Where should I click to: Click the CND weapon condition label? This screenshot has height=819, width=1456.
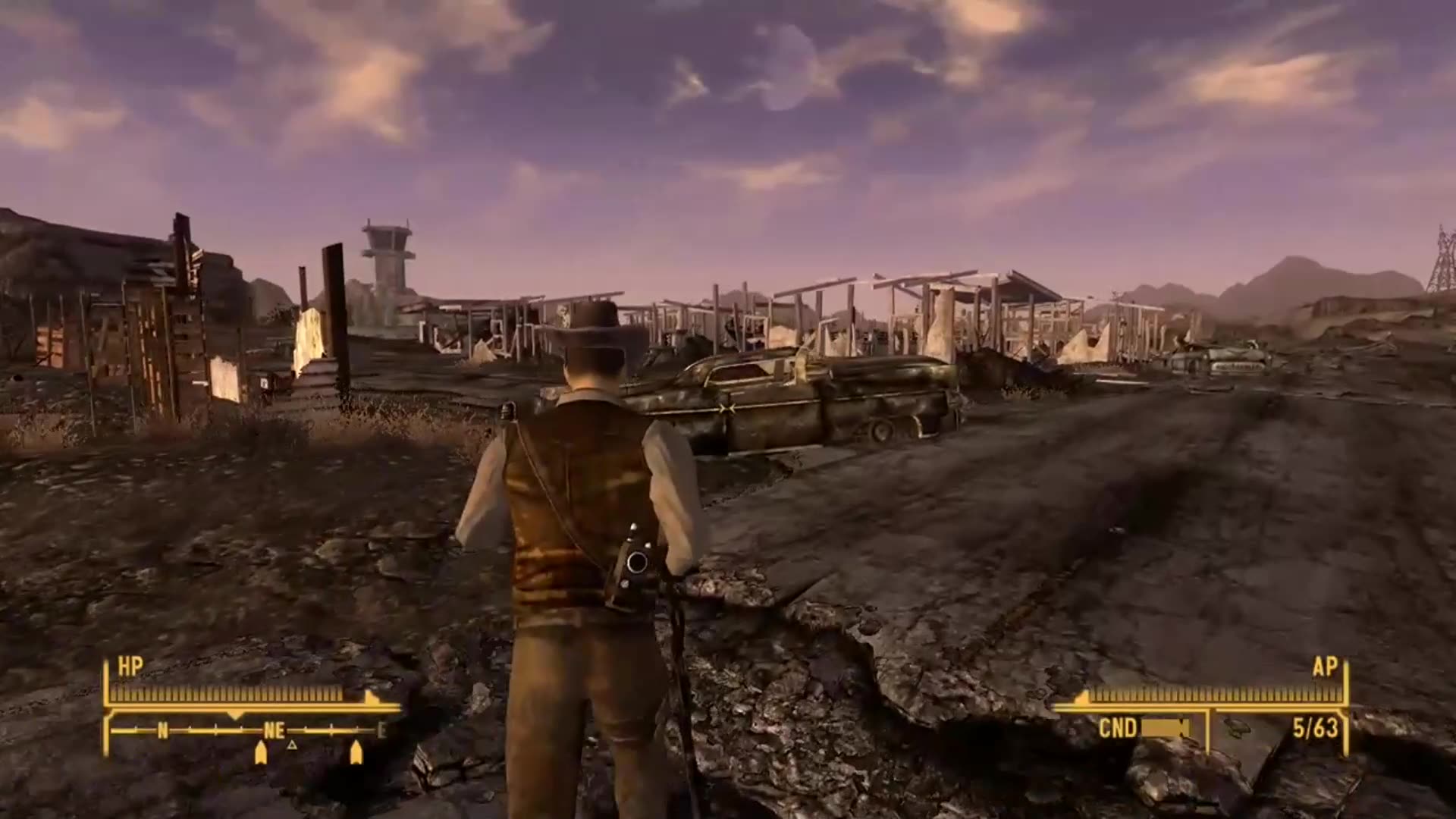click(1119, 726)
